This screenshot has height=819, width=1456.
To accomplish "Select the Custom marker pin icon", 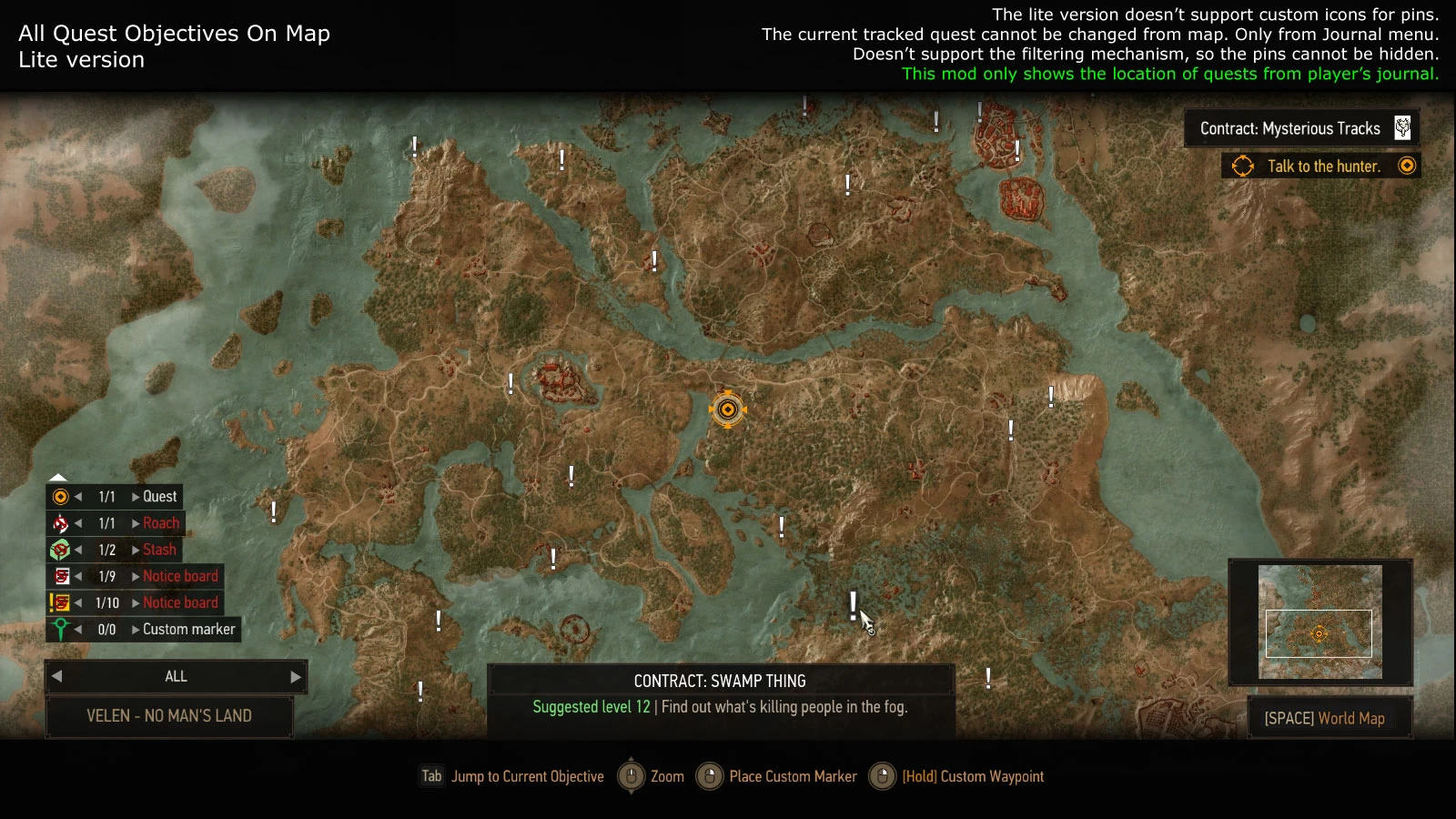I will point(60,628).
